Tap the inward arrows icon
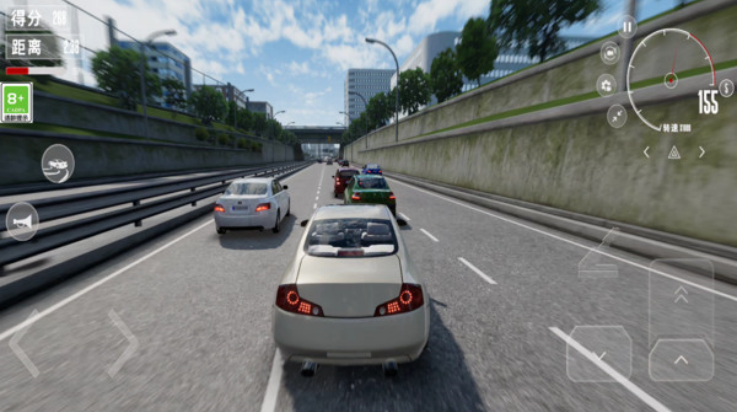737x412 pixels. point(617,116)
